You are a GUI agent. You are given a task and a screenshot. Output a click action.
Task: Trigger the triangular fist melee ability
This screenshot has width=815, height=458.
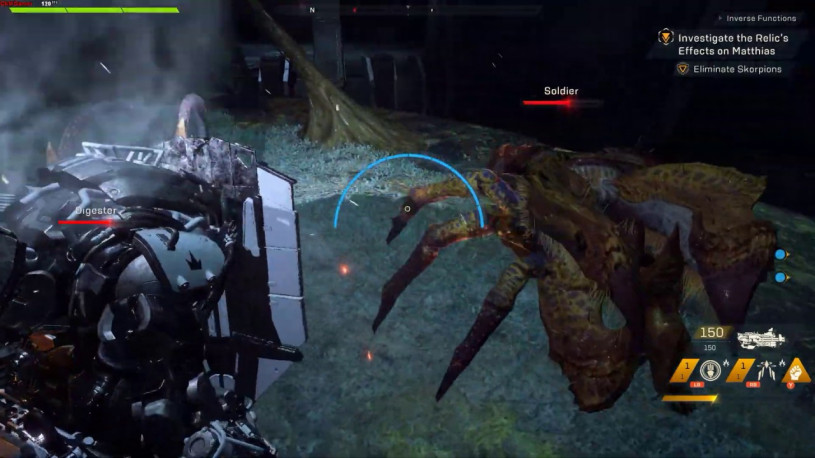(x=796, y=371)
